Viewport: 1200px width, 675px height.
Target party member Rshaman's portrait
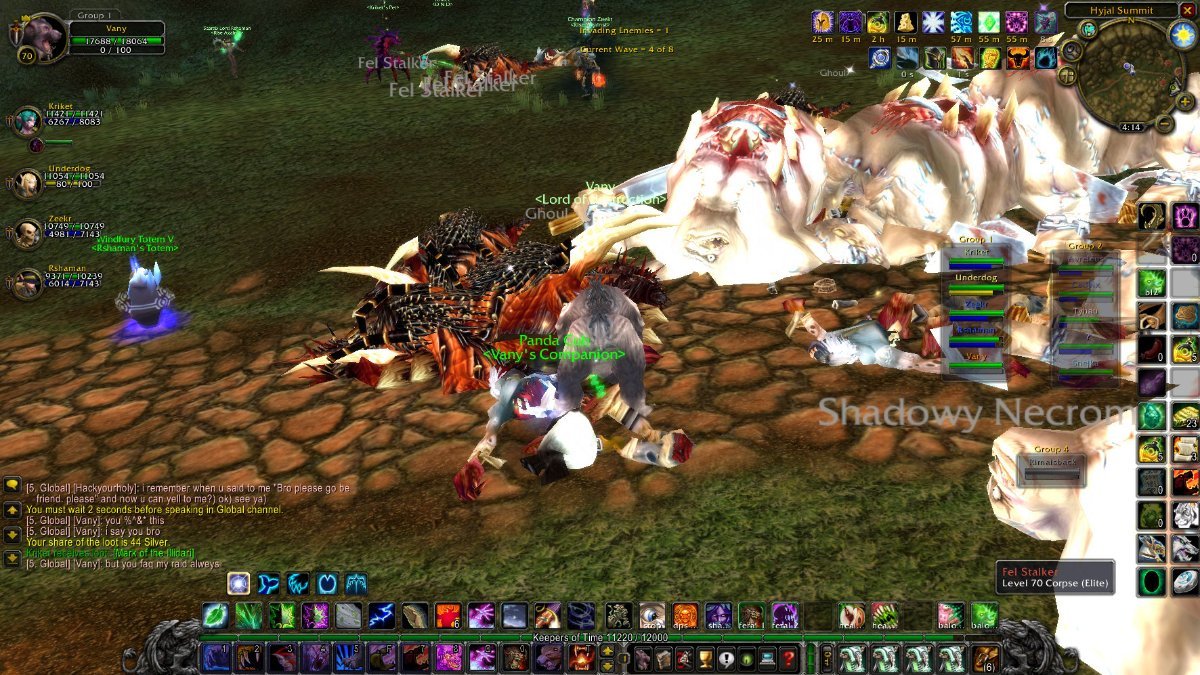27,283
